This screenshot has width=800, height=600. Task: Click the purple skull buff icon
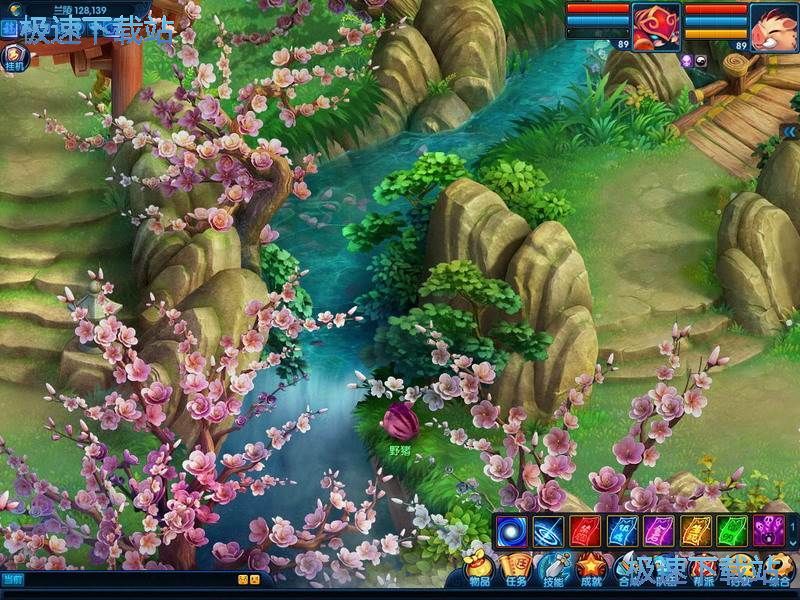tap(688, 61)
